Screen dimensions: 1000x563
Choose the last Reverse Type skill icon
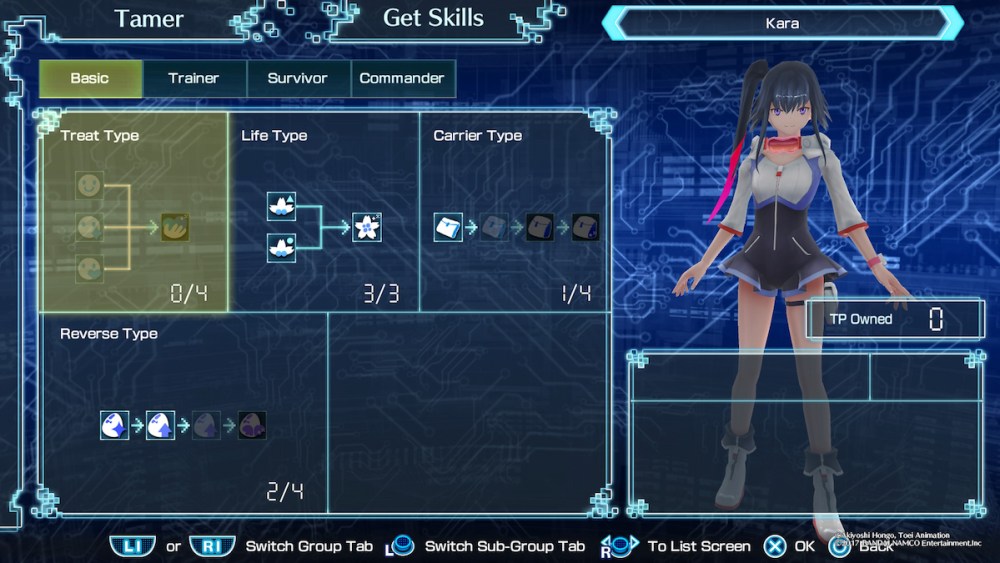coord(252,425)
